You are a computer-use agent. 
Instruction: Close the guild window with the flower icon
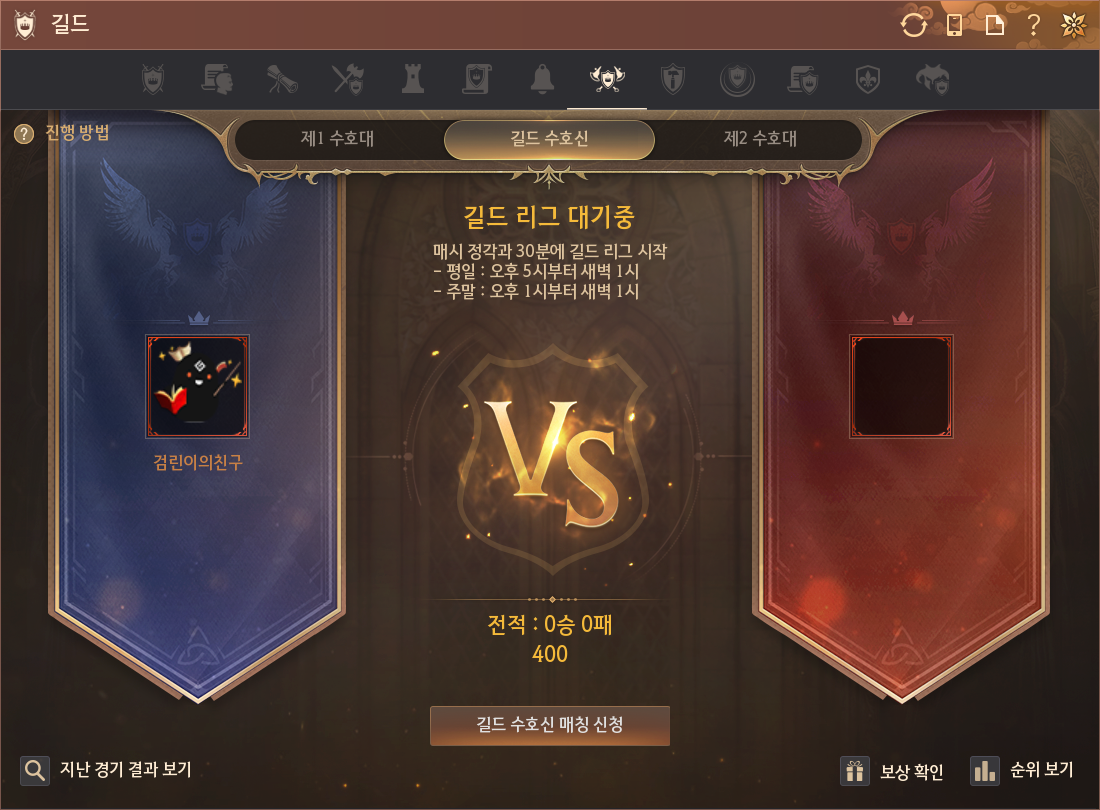pyautogui.click(x=1074, y=25)
